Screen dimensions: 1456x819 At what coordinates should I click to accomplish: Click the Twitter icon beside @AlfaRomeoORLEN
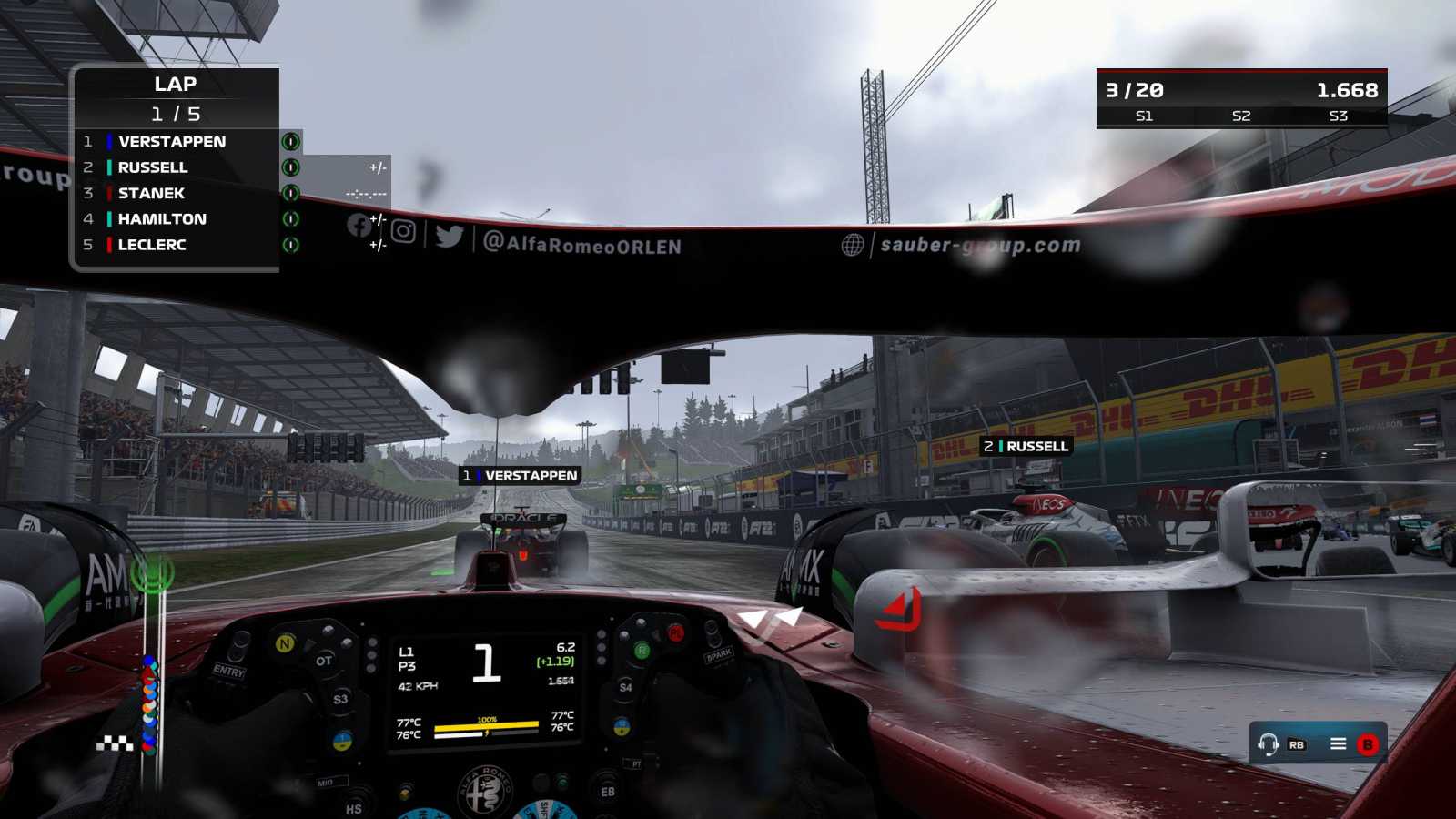(448, 236)
